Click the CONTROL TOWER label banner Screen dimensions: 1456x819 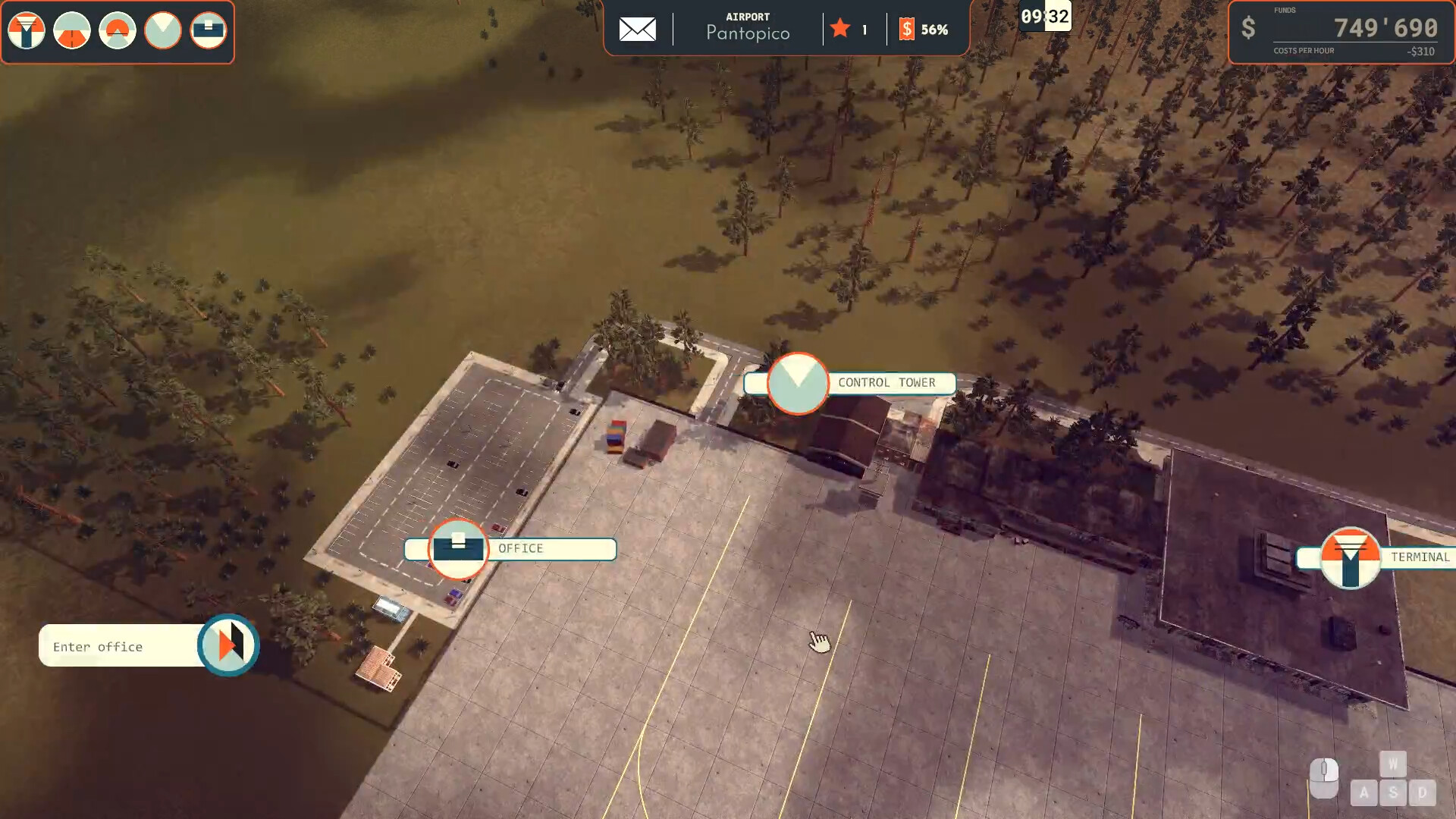click(887, 383)
